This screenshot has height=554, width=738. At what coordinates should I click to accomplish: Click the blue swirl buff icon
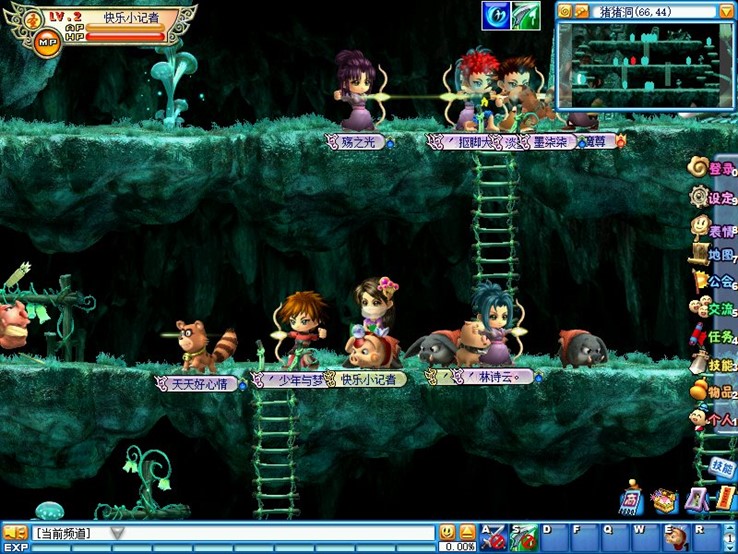(496, 15)
